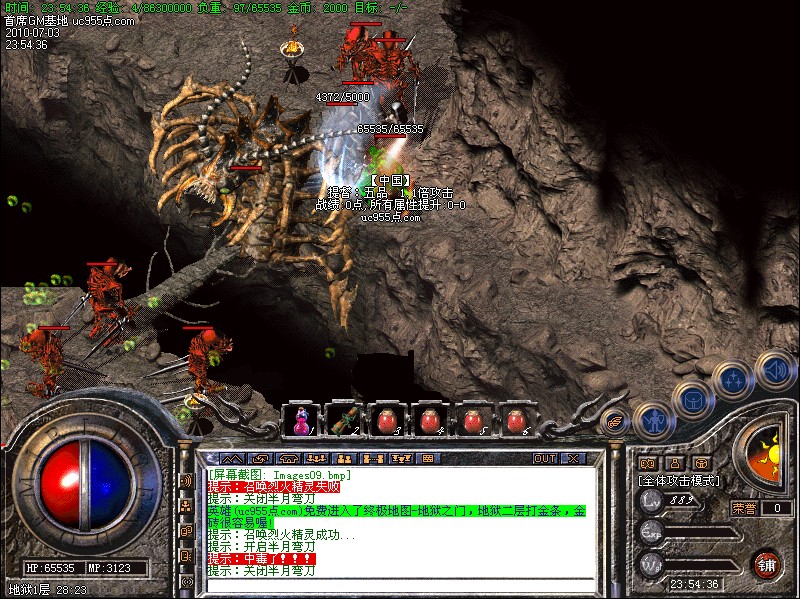Click the mountain-shaped button above chat
Viewport: 800px width, 600px height.
point(232,459)
